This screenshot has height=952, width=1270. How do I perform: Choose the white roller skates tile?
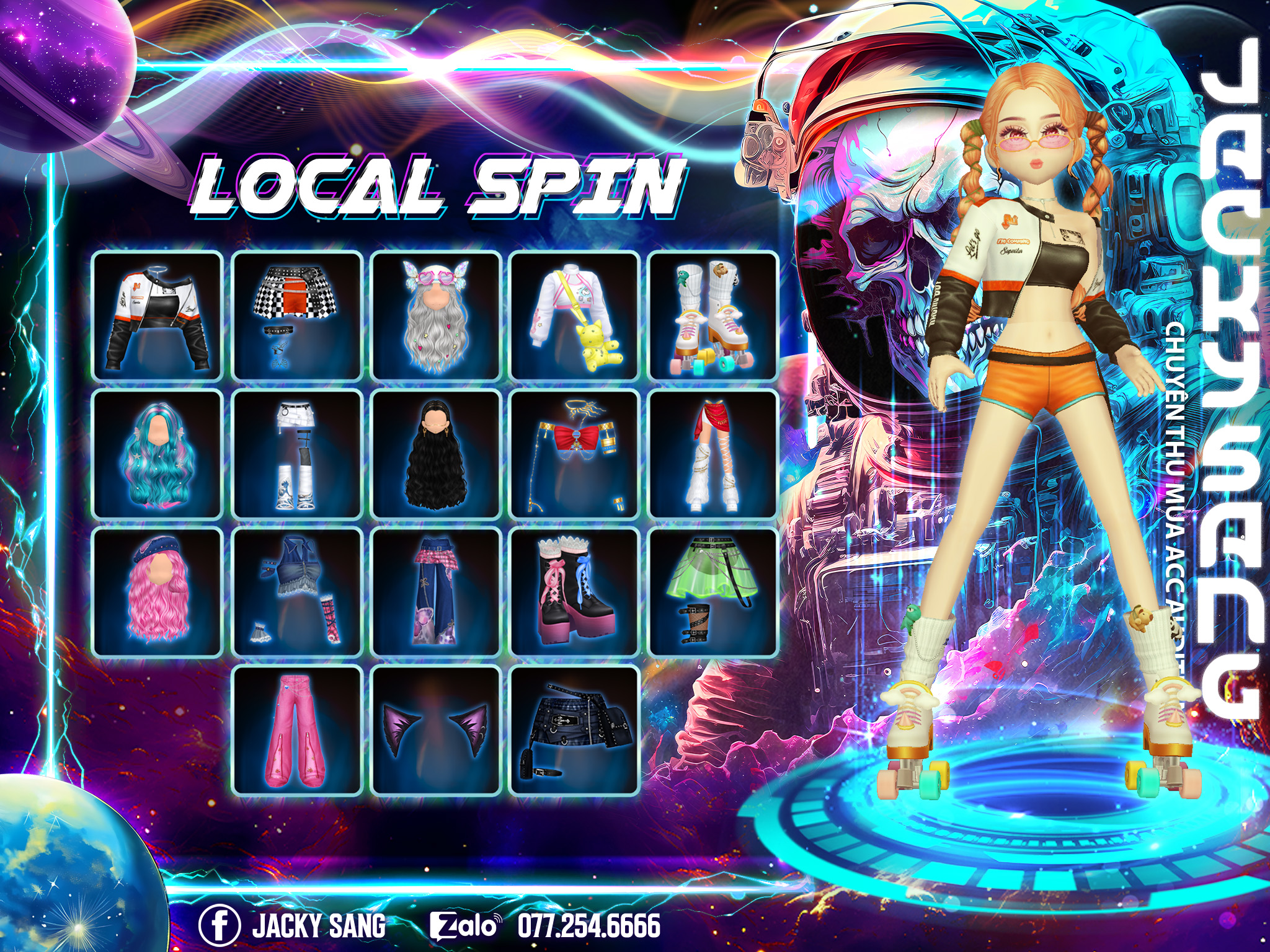(x=713, y=316)
